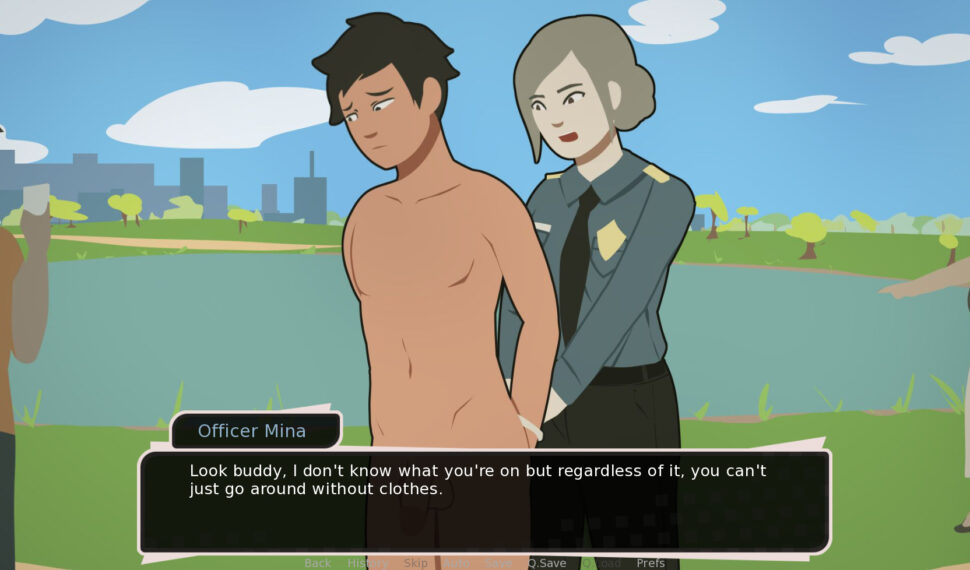The image size is (970, 570).
Task: Go back to the previous dialogue line
Action: pos(317,563)
